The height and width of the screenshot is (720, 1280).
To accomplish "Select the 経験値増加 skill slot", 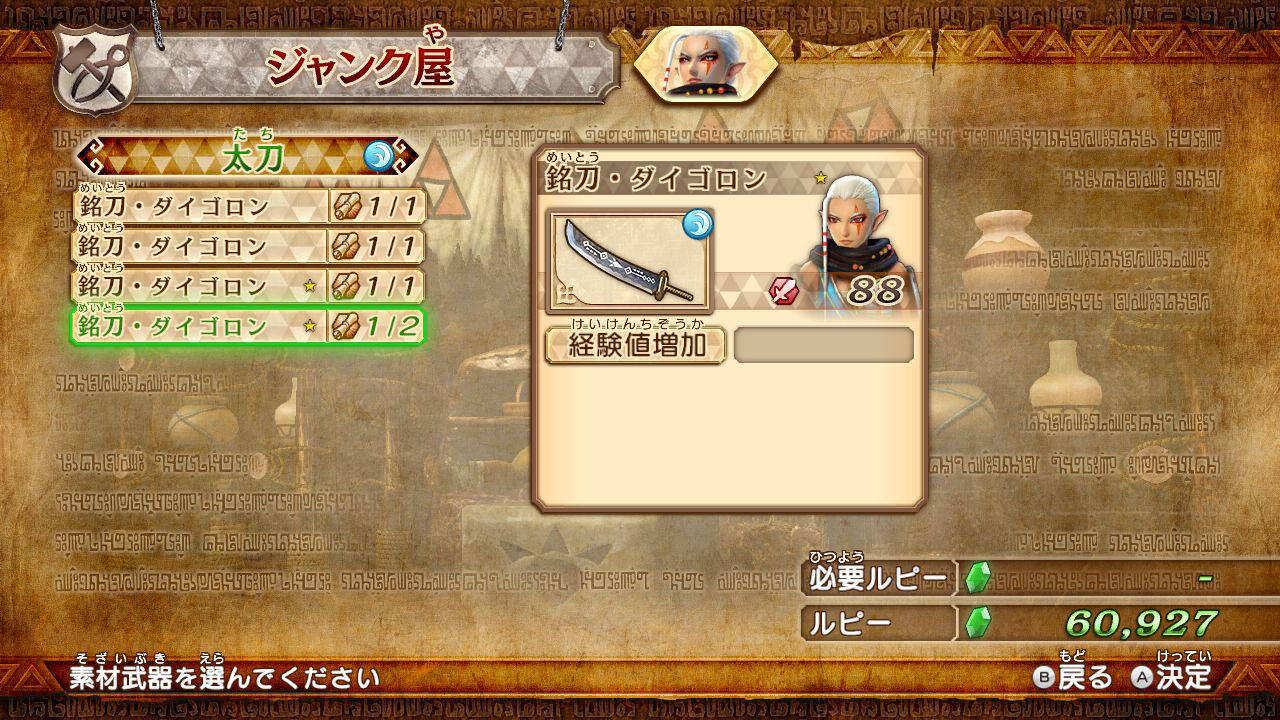I will click(x=635, y=346).
